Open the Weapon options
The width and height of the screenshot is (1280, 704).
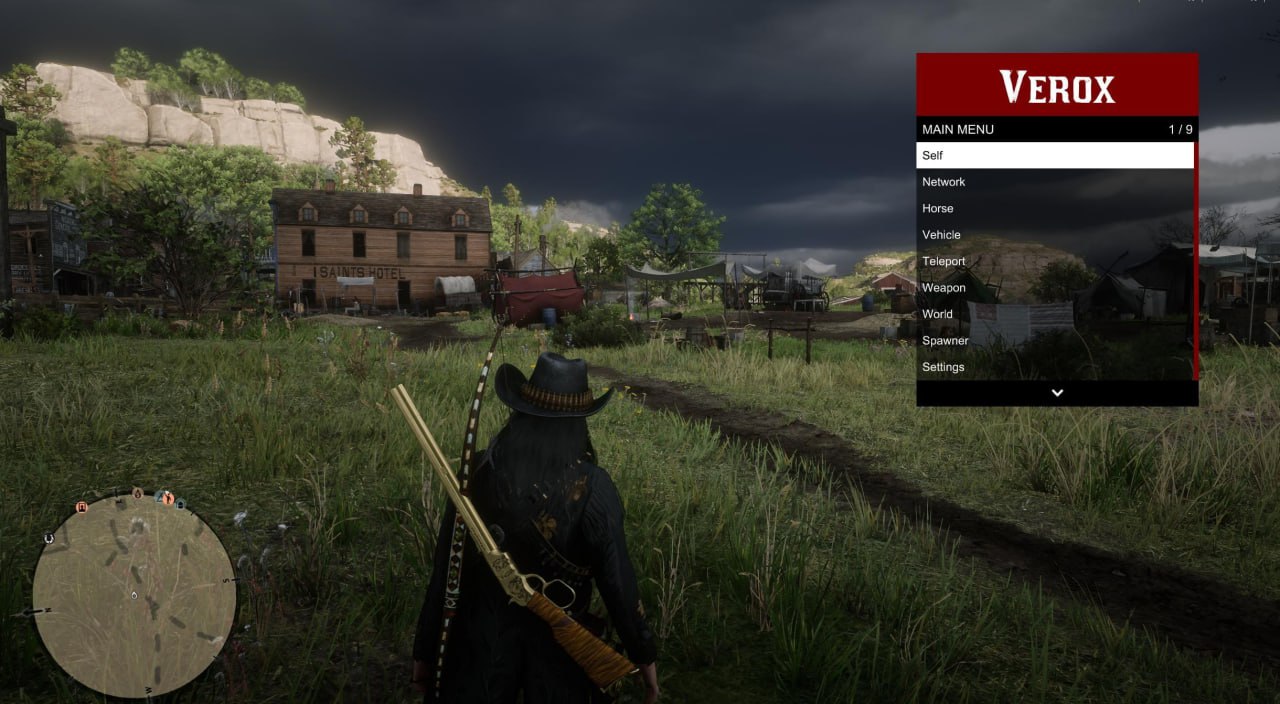pyautogui.click(x=1055, y=288)
